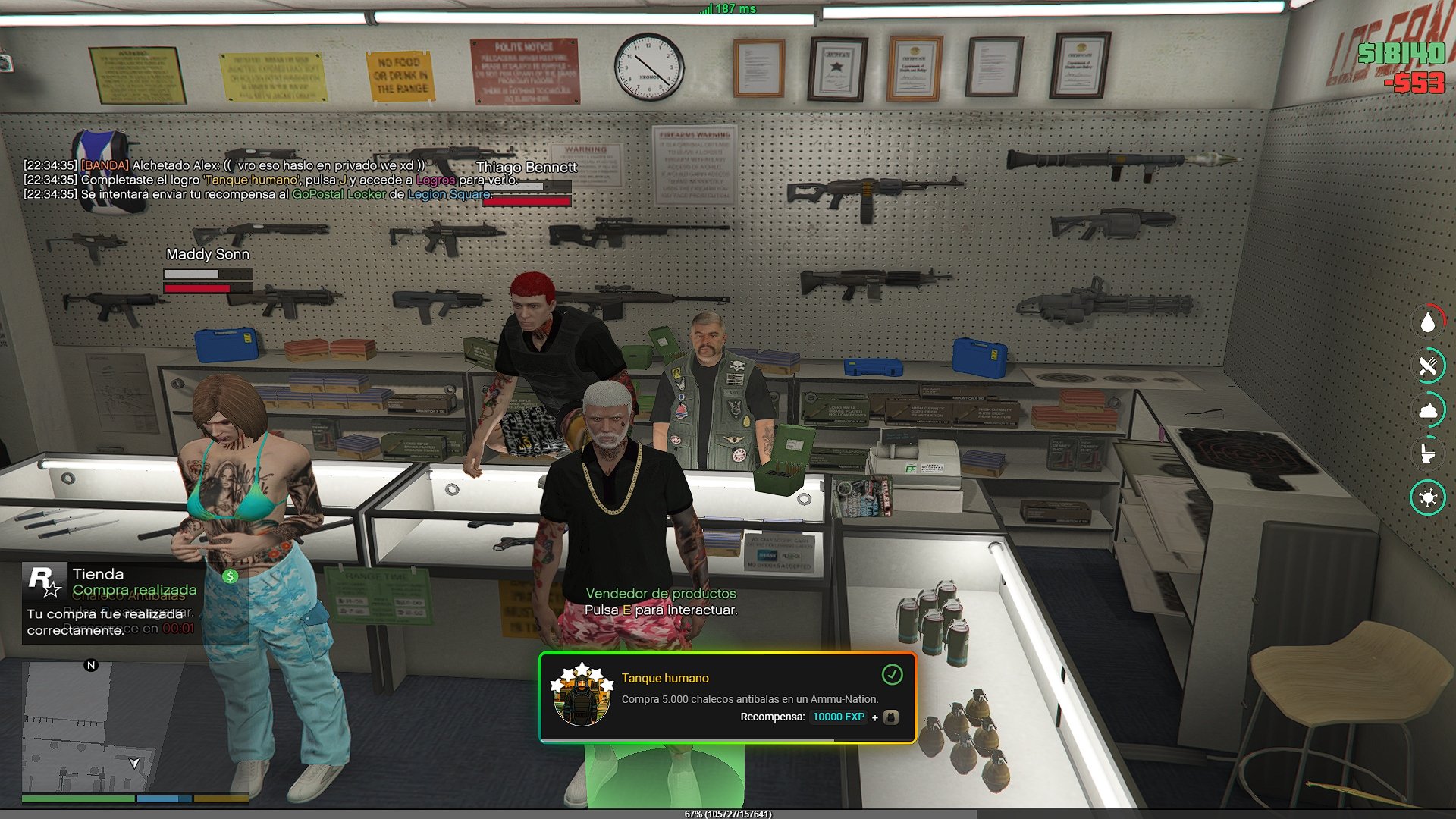Viewport: 1456px width, 819px height.
Task: Inspect the armor vest reward icon
Action: click(x=891, y=717)
